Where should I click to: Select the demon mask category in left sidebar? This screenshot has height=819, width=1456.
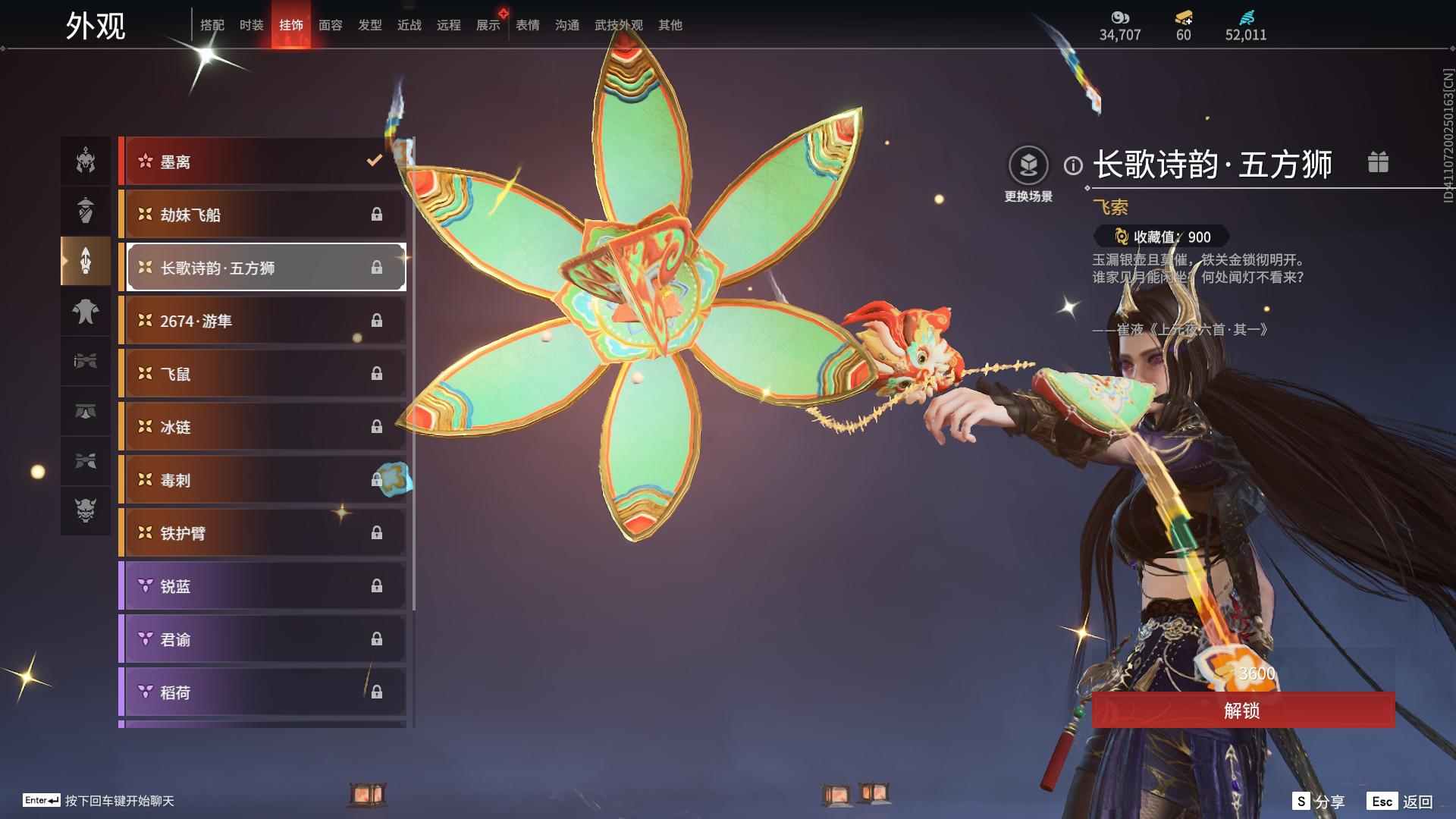coord(86,511)
